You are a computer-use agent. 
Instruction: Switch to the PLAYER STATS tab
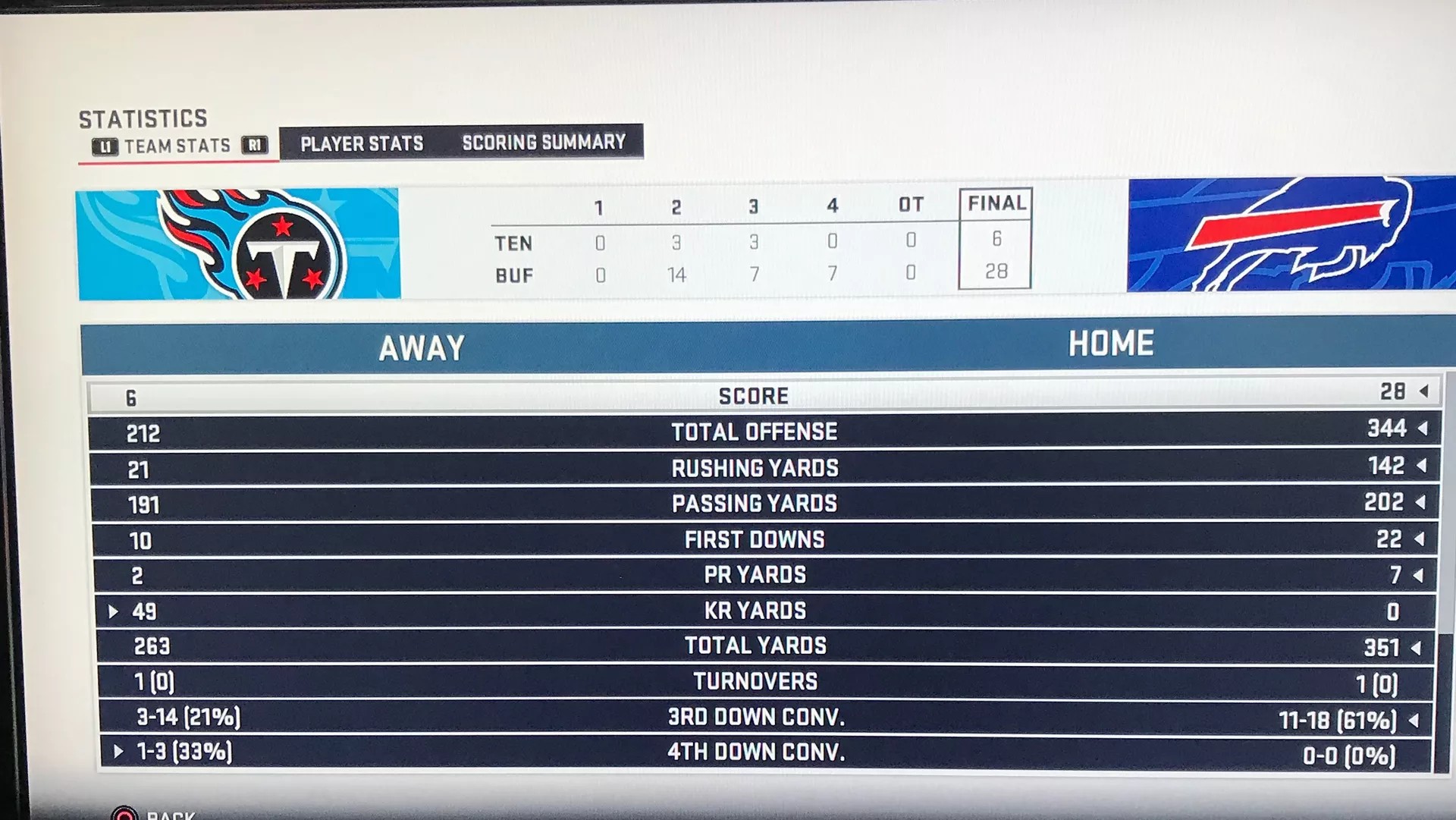pos(361,143)
